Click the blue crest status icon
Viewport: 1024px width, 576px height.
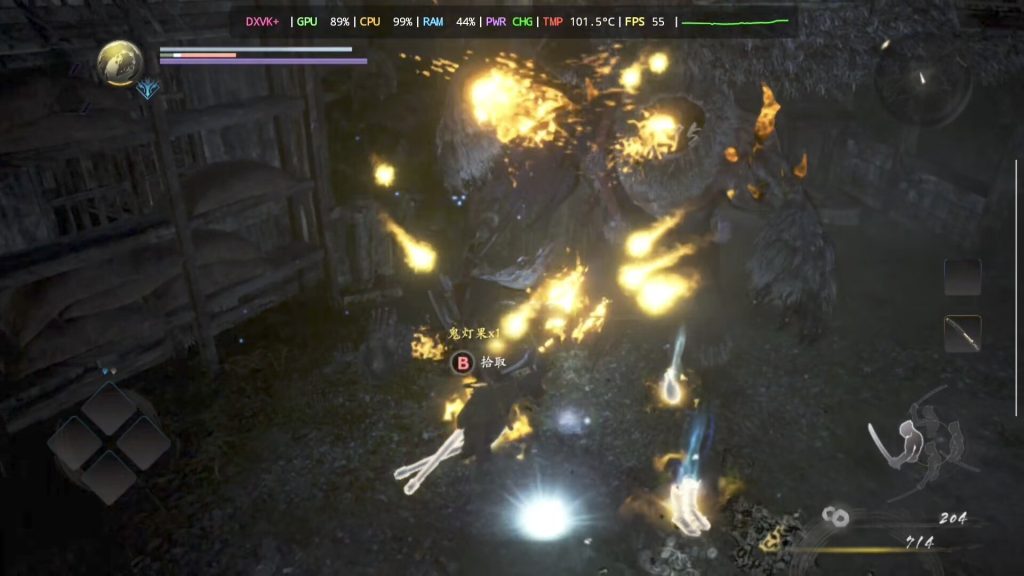tap(149, 90)
